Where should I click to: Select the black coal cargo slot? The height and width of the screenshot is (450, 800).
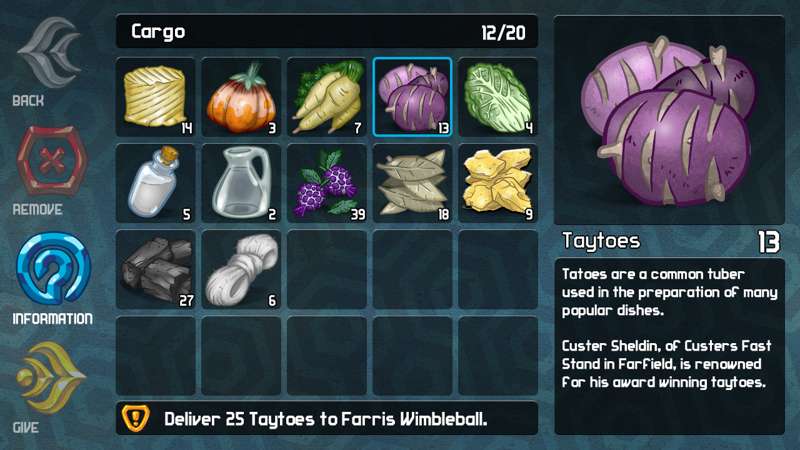click(x=155, y=270)
